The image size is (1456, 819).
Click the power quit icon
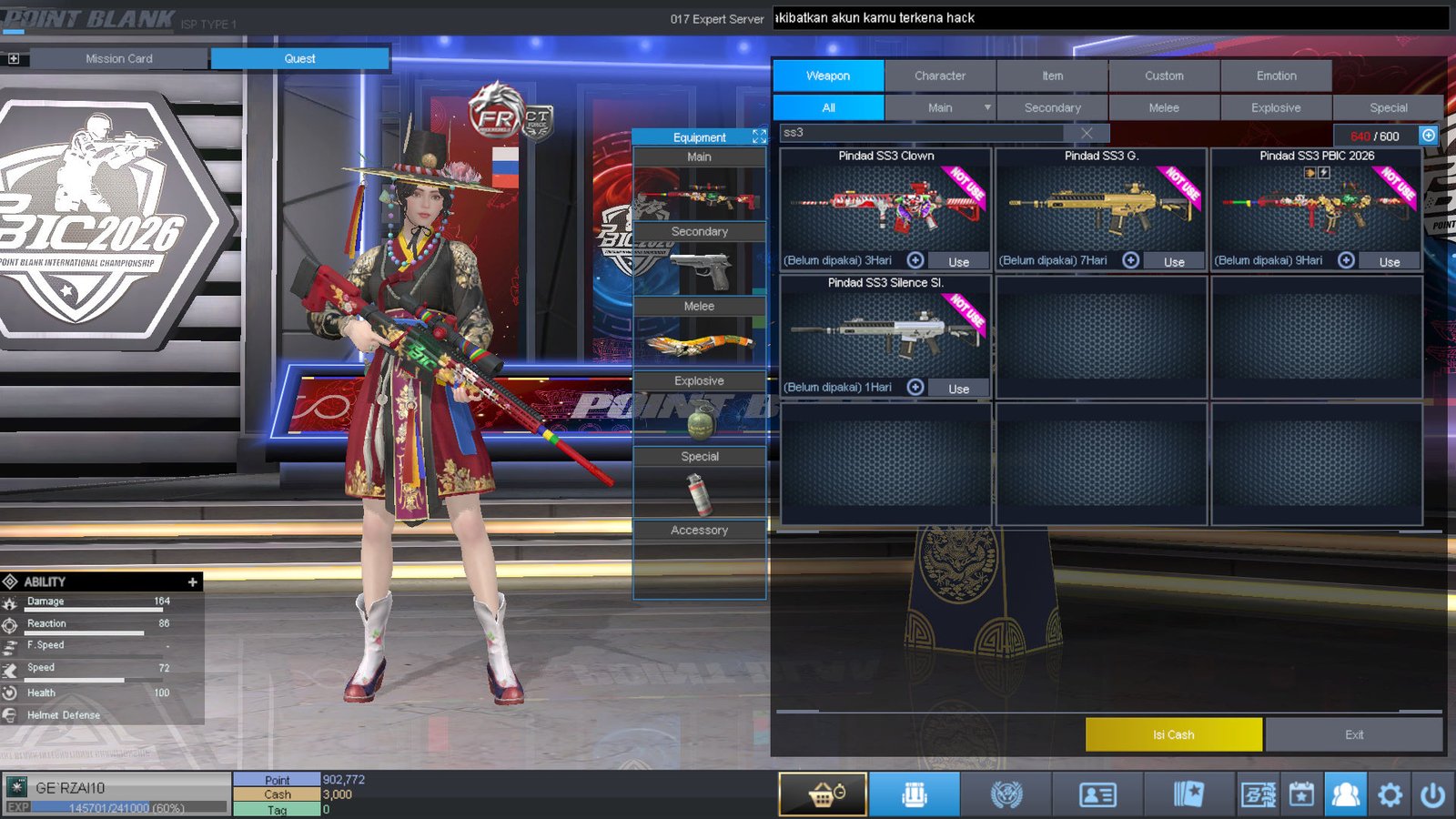tap(1432, 794)
